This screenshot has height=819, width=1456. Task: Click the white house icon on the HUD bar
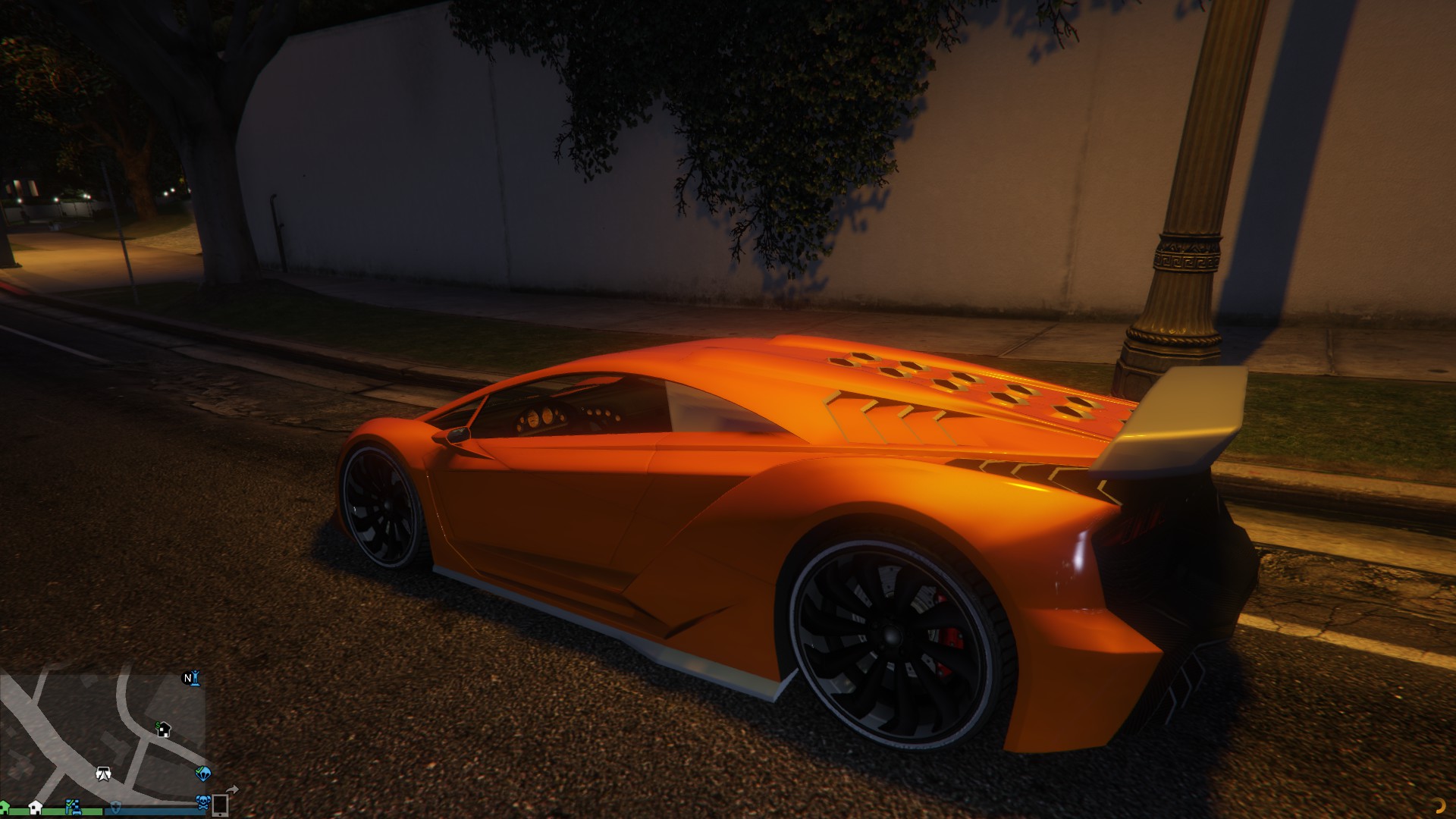click(x=36, y=808)
